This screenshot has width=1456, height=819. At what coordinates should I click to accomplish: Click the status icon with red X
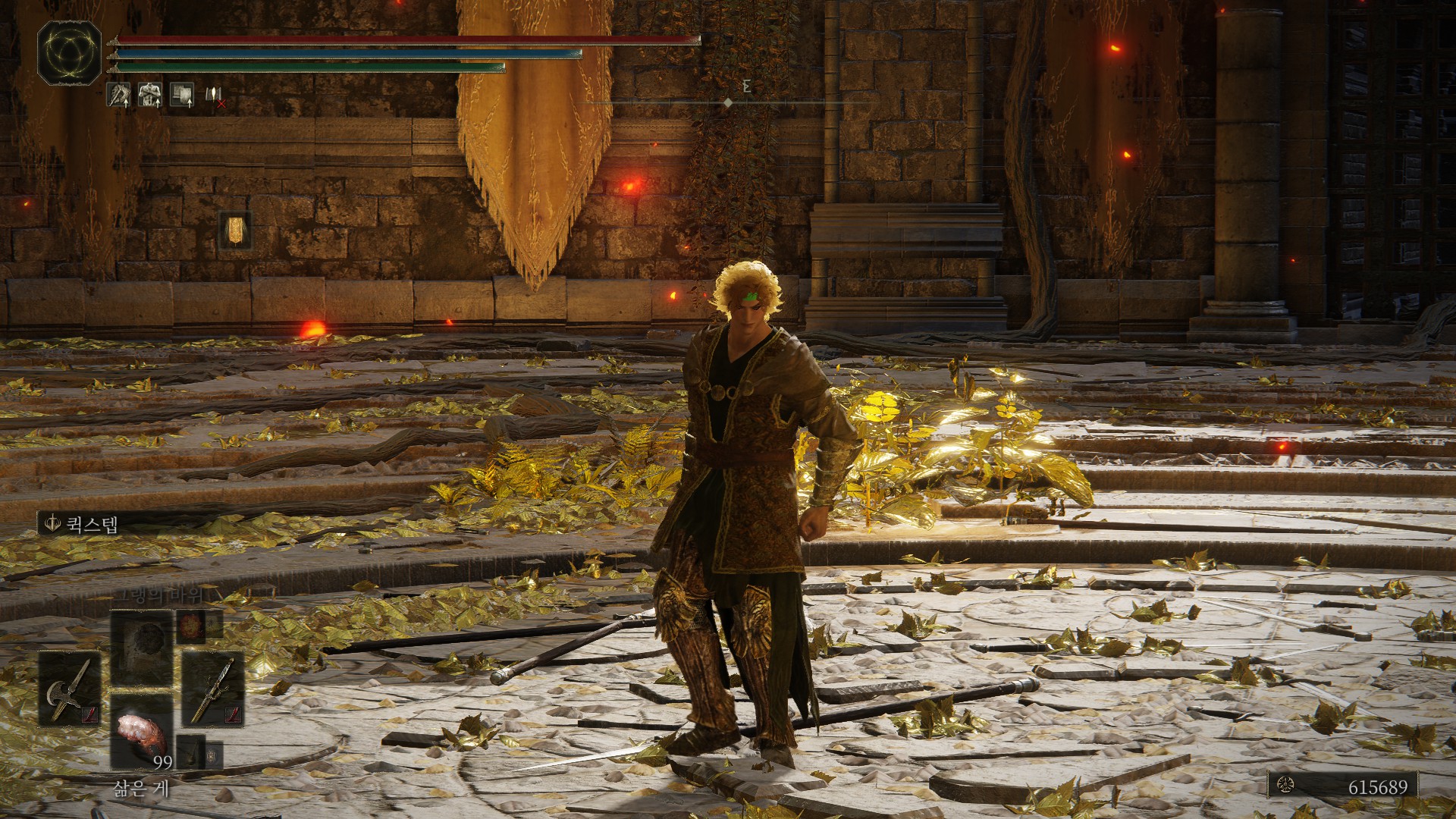[x=214, y=96]
